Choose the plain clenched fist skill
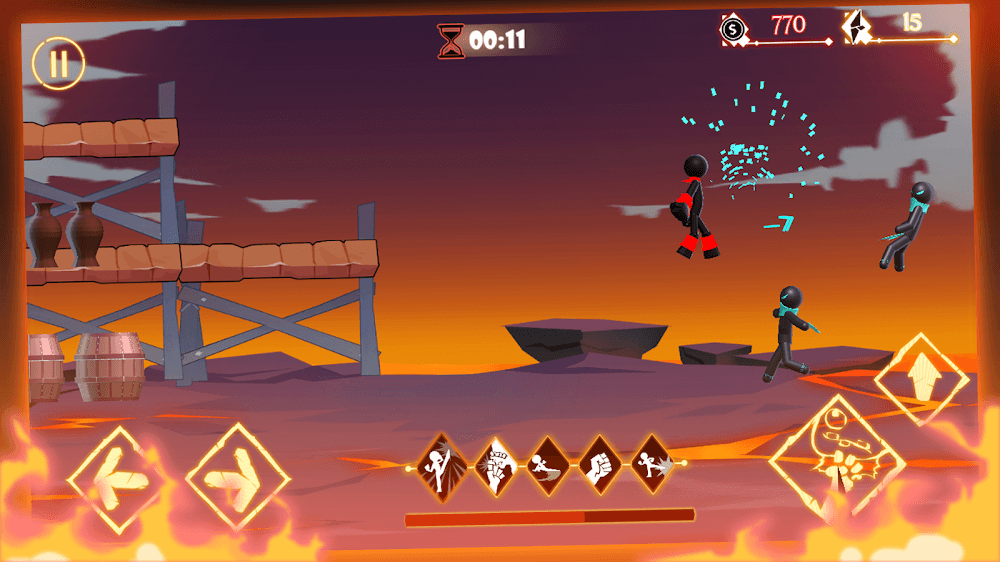This screenshot has width=1000, height=562. click(x=600, y=464)
